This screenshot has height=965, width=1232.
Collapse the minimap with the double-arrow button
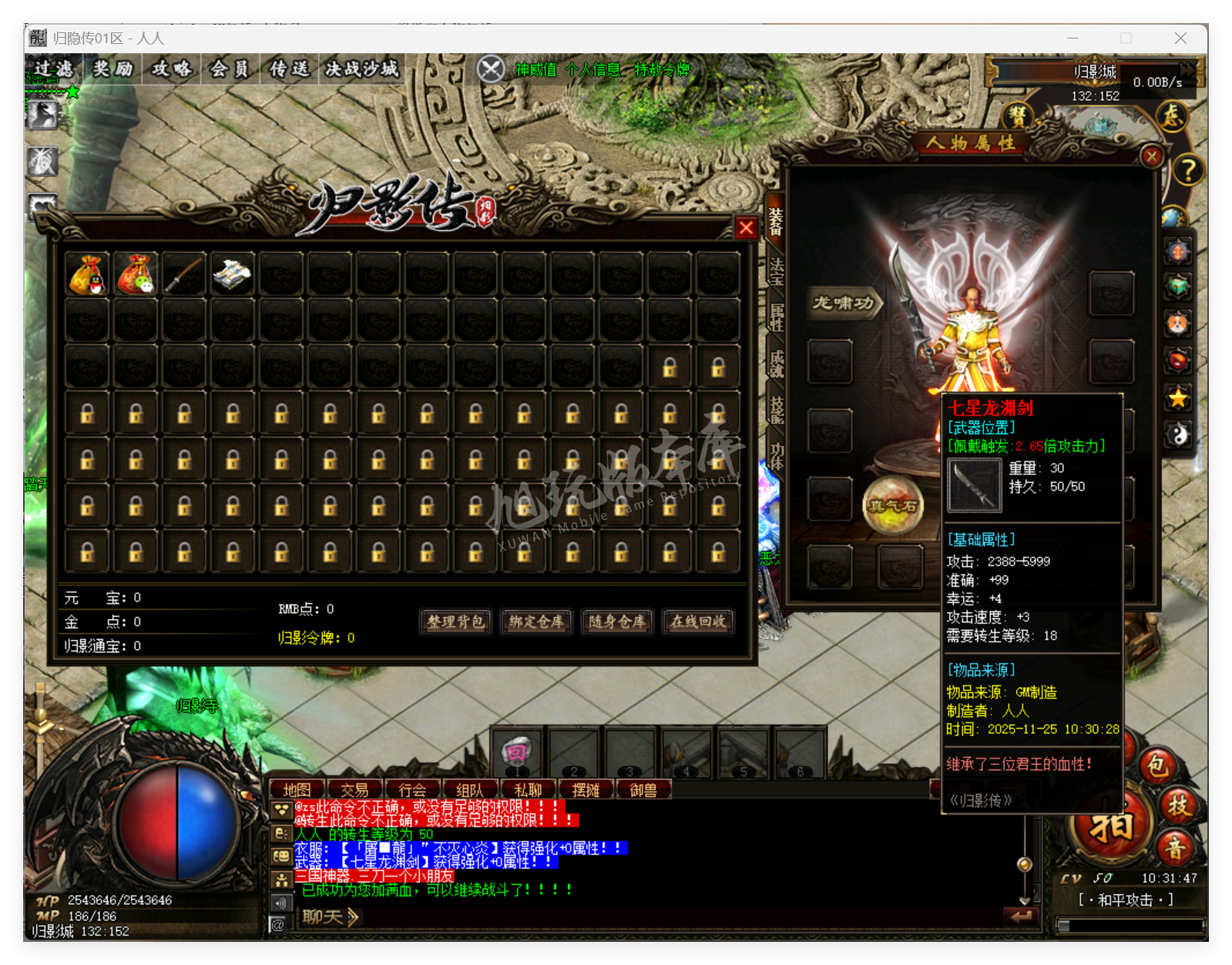tap(1187, 69)
